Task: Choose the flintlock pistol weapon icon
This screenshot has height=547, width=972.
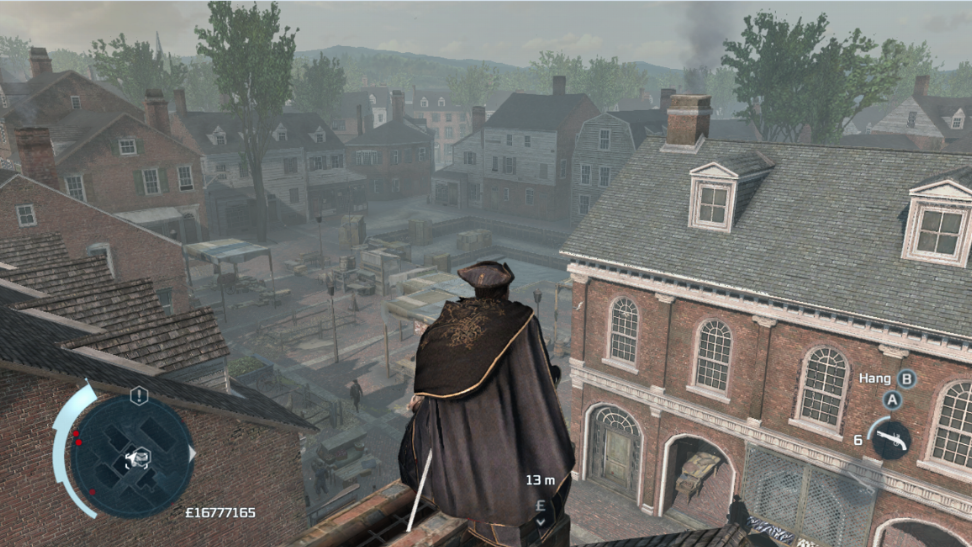Action: click(890, 438)
